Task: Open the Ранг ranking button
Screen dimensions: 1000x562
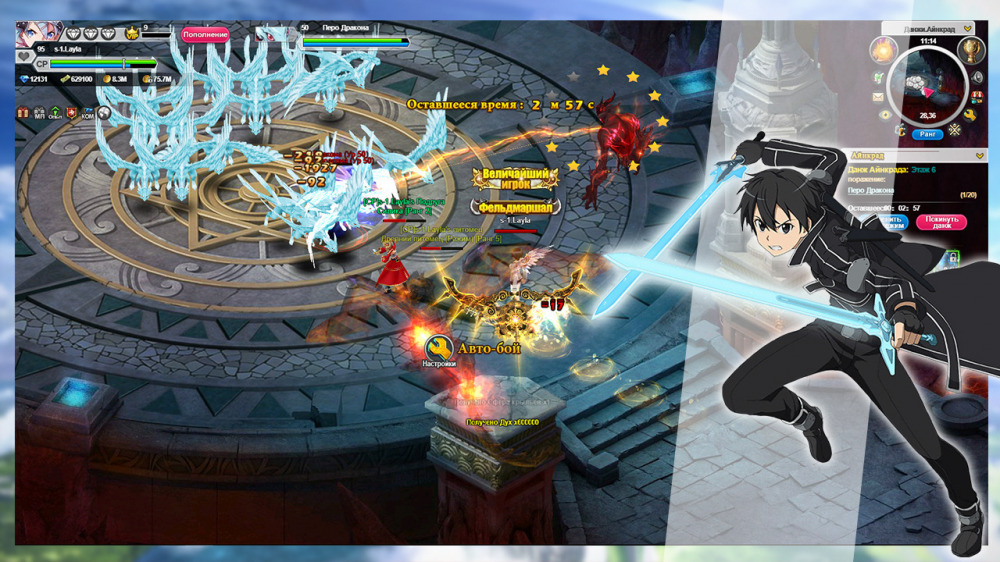Action: point(927,133)
